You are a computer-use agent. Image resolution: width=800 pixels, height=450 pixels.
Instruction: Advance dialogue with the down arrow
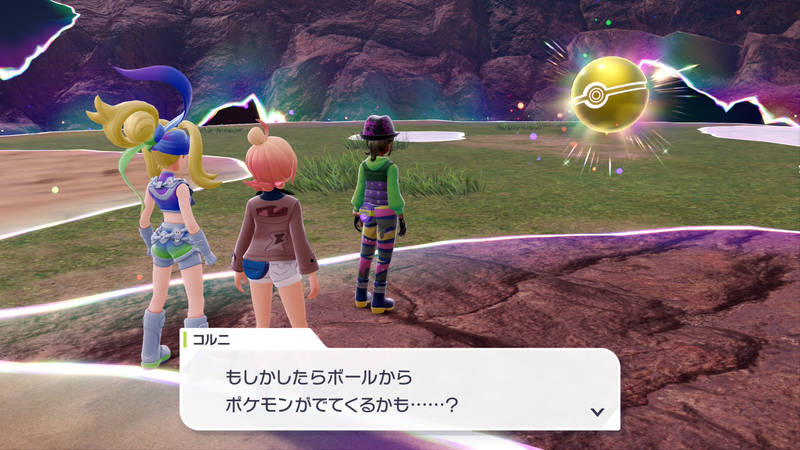coord(597,411)
